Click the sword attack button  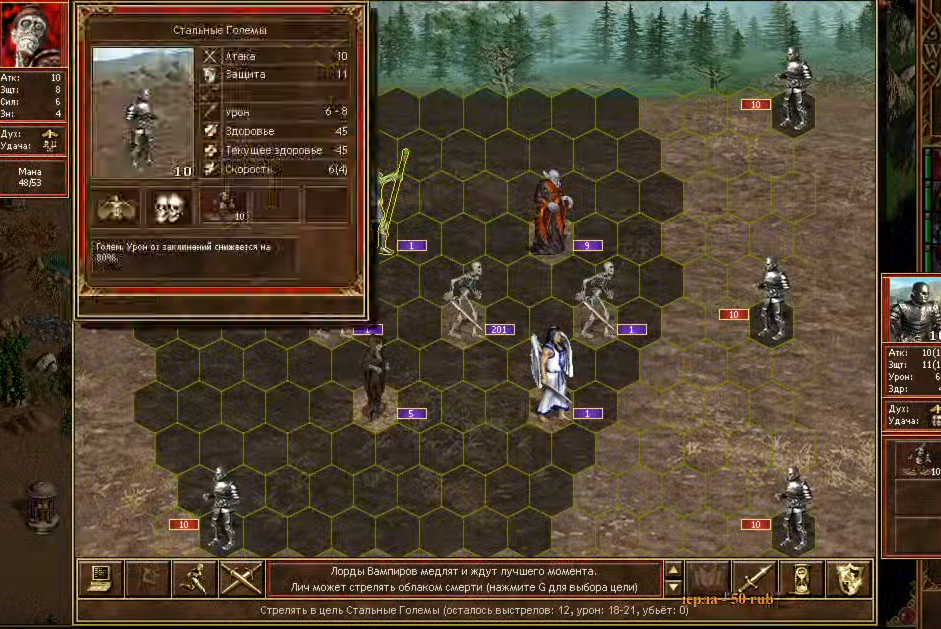(755, 578)
